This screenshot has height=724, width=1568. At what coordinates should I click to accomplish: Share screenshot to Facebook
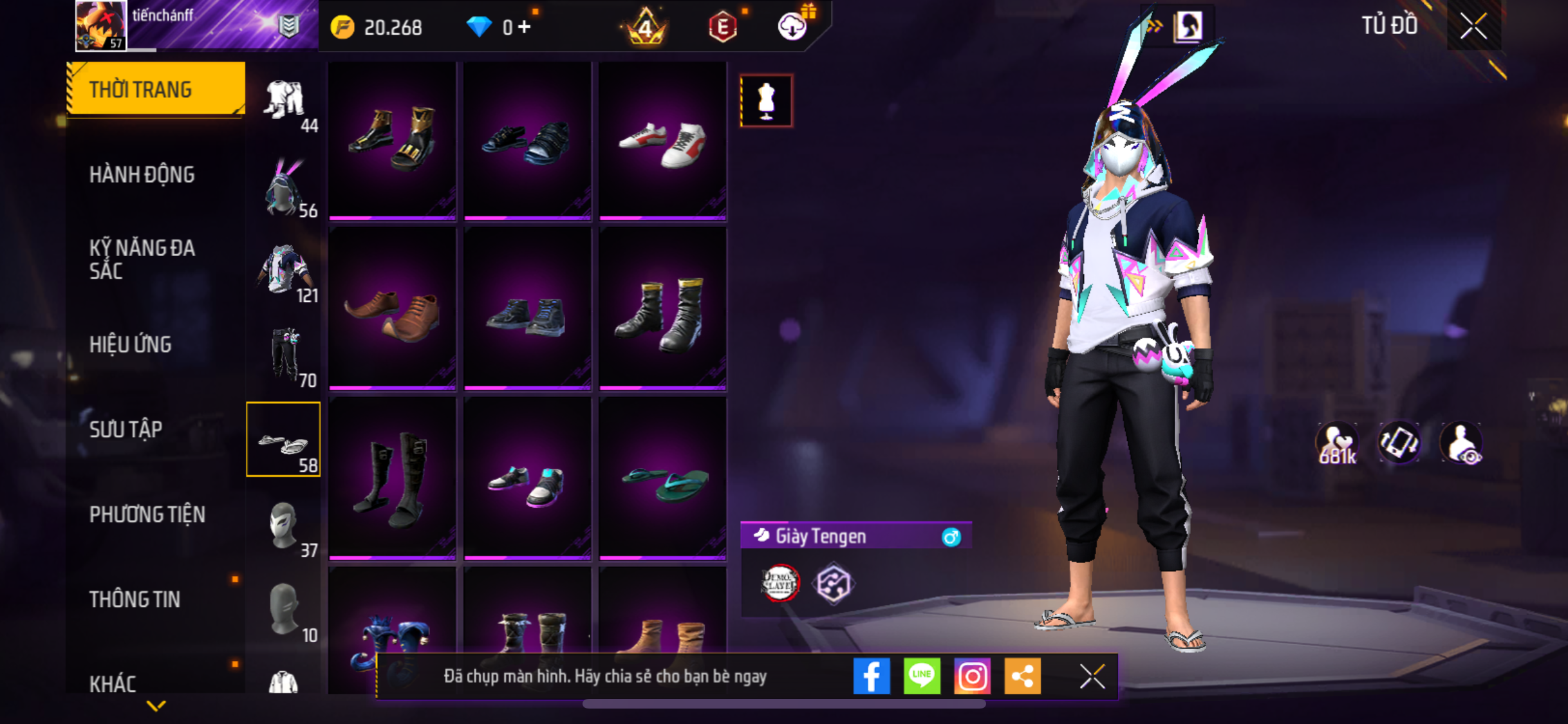pyautogui.click(x=871, y=676)
